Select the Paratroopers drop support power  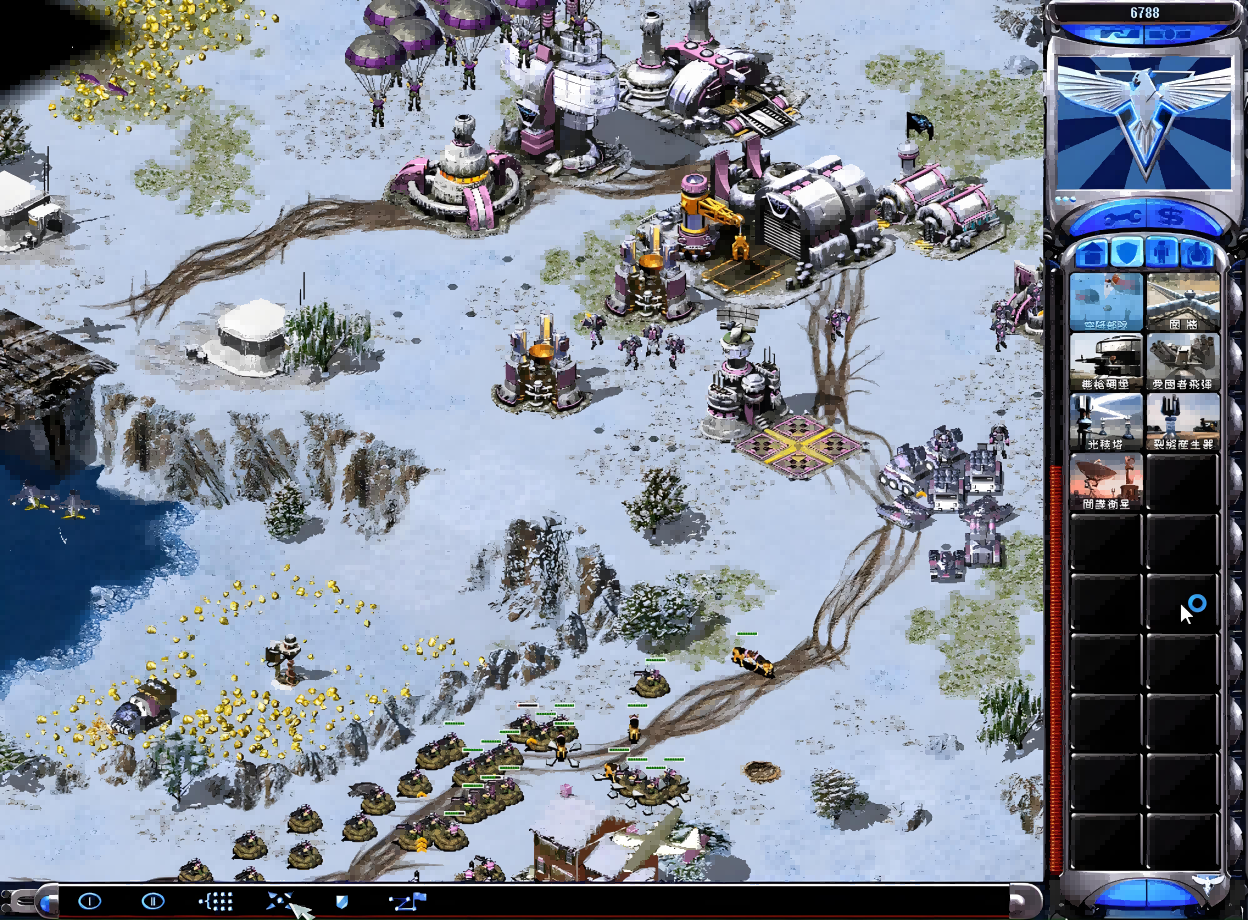pos(1106,301)
